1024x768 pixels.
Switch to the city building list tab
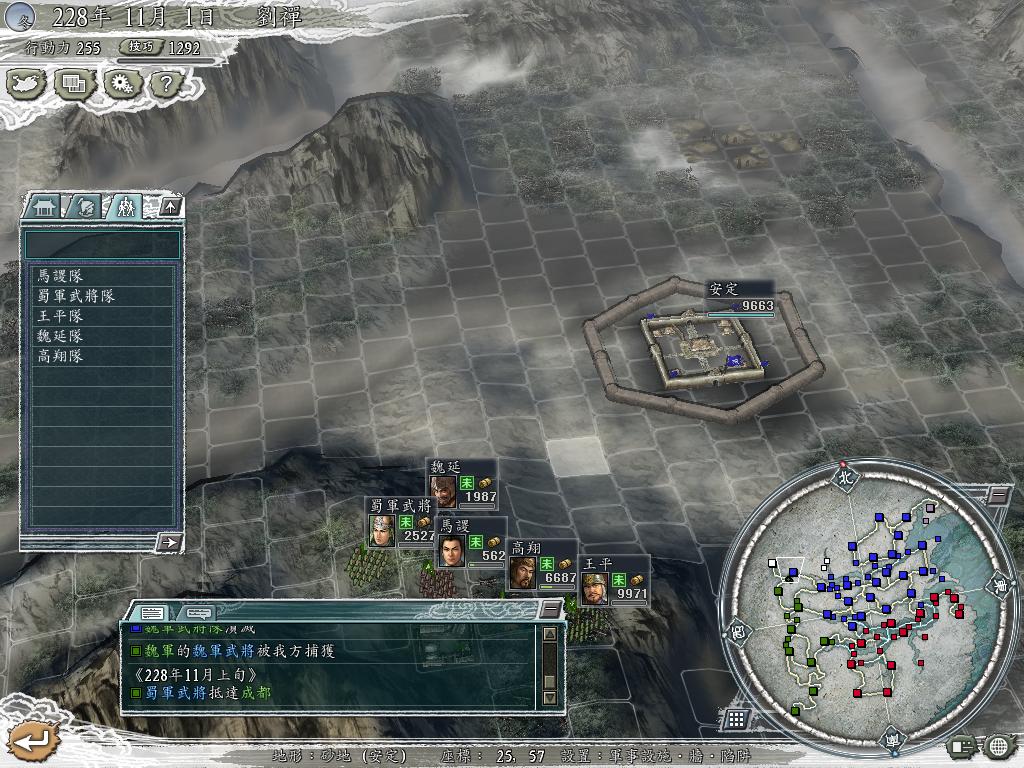point(45,207)
